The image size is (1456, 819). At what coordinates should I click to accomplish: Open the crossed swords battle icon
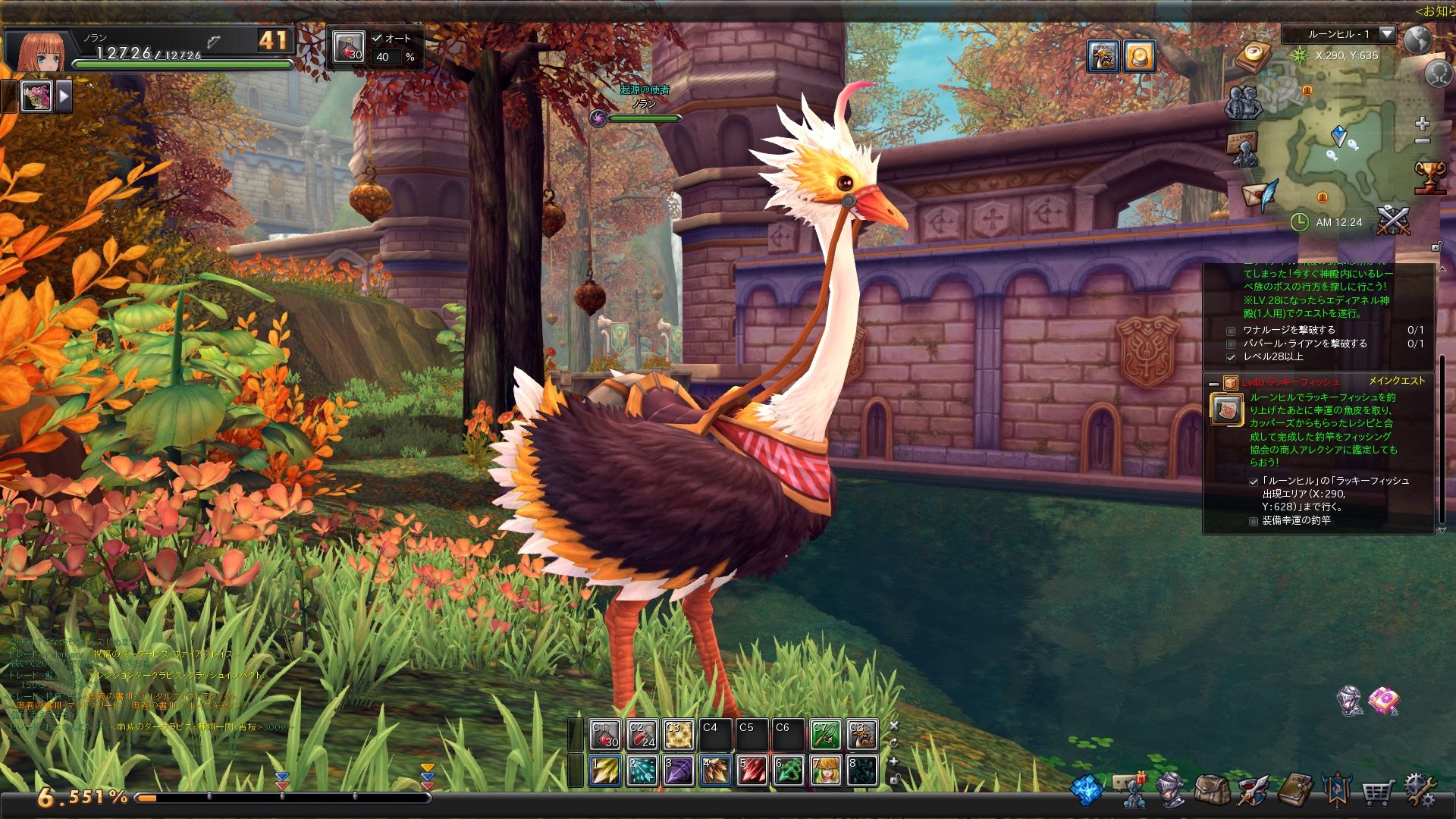point(1393,220)
